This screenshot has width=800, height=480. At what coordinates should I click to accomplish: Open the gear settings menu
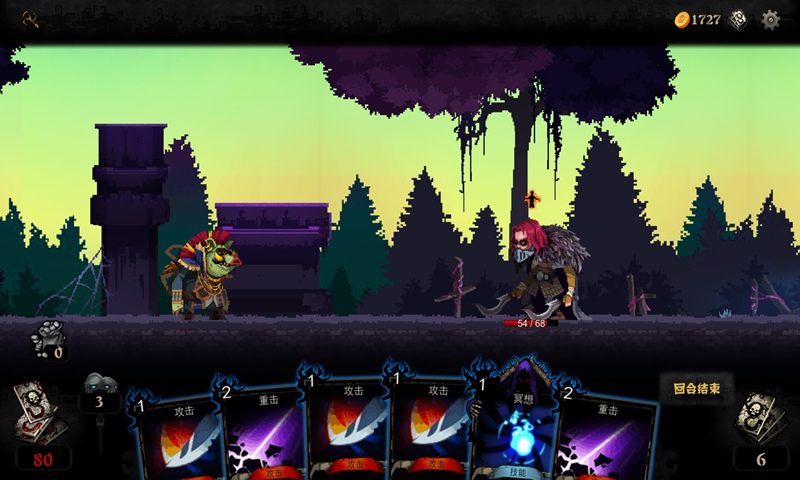770,19
